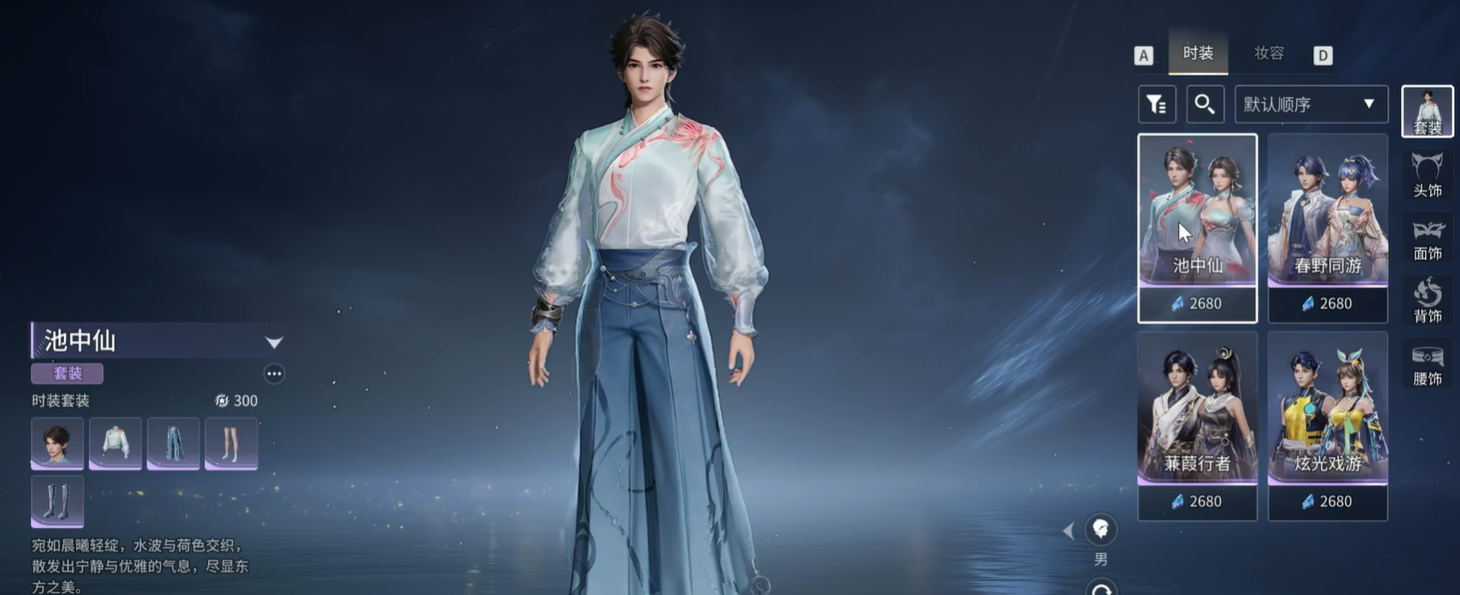Select the blue trousers piece slot
This screenshot has height=595, width=1460.
tap(173, 443)
